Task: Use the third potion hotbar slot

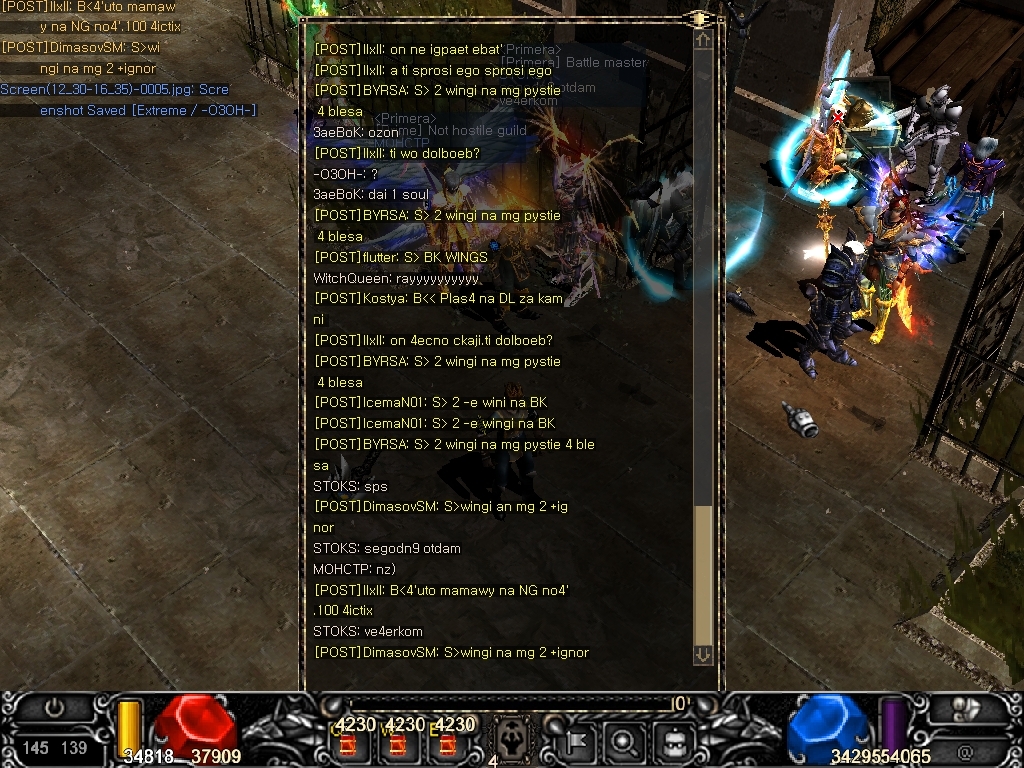Action: click(x=447, y=743)
